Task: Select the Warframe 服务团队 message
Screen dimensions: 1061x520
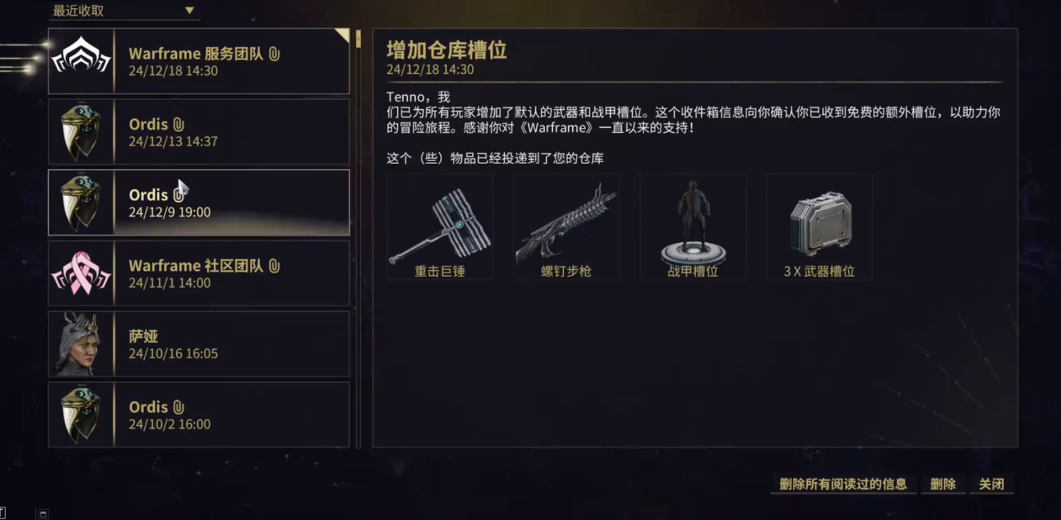Action: pos(199,62)
